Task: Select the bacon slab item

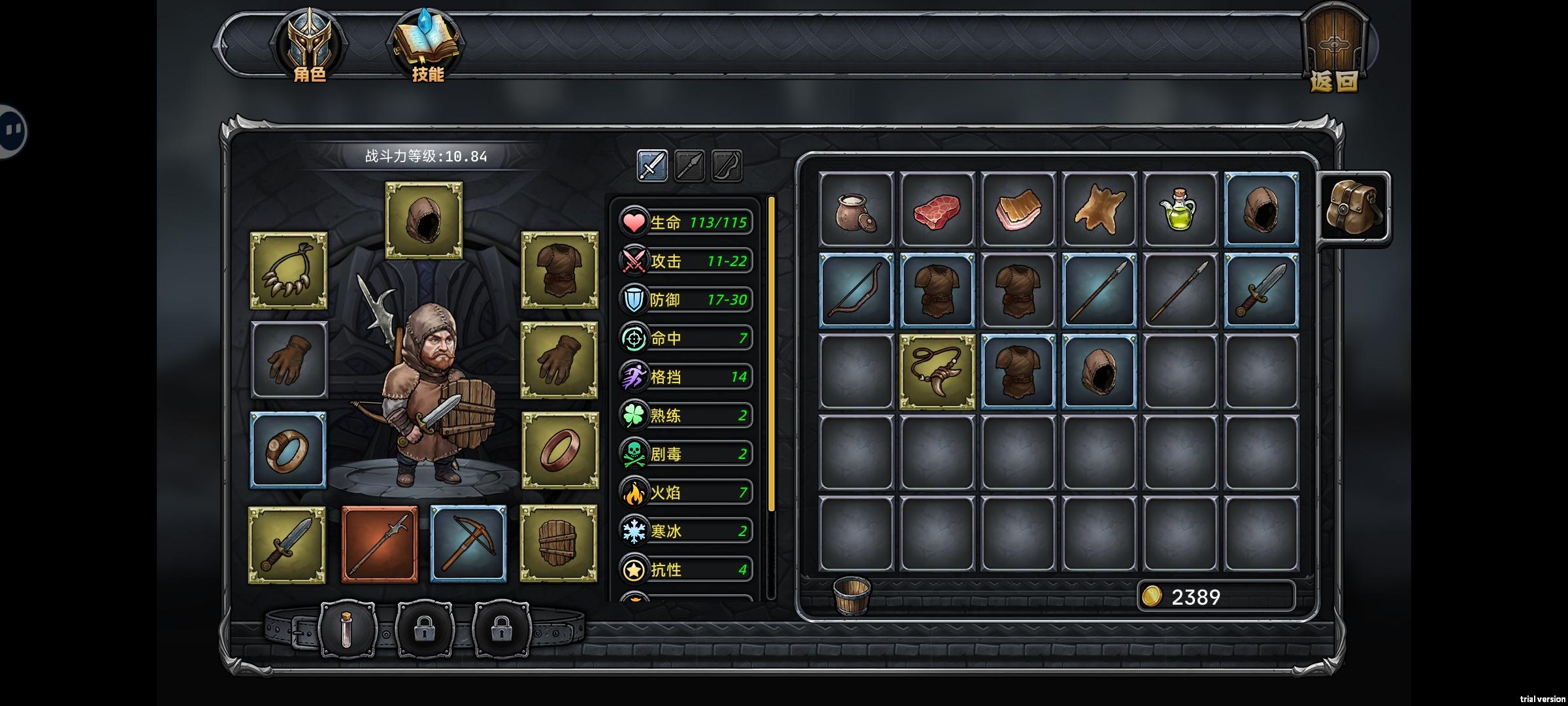Action: point(1018,210)
